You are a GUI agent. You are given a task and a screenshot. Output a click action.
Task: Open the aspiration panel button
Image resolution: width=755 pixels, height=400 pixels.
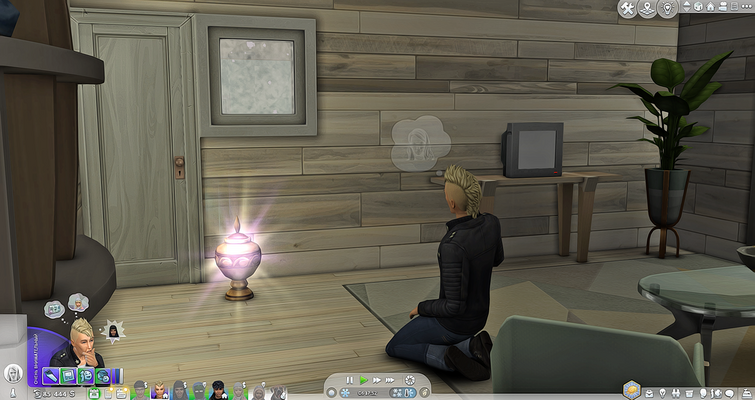tap(629, 388)
